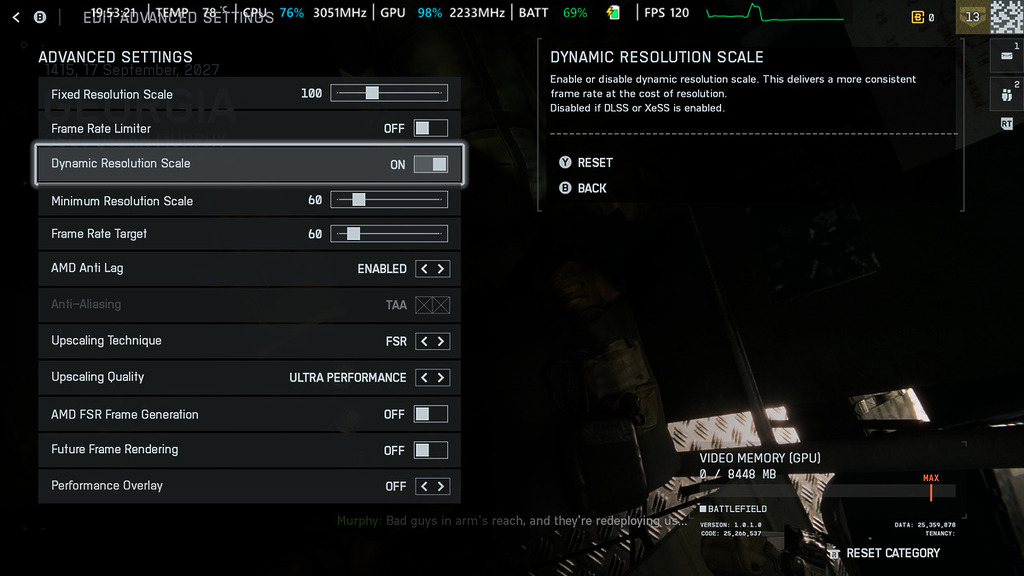Choose Back in the description panel
Screen dimensions: 1024x576
pyautogui.click(x=591, y=188)
